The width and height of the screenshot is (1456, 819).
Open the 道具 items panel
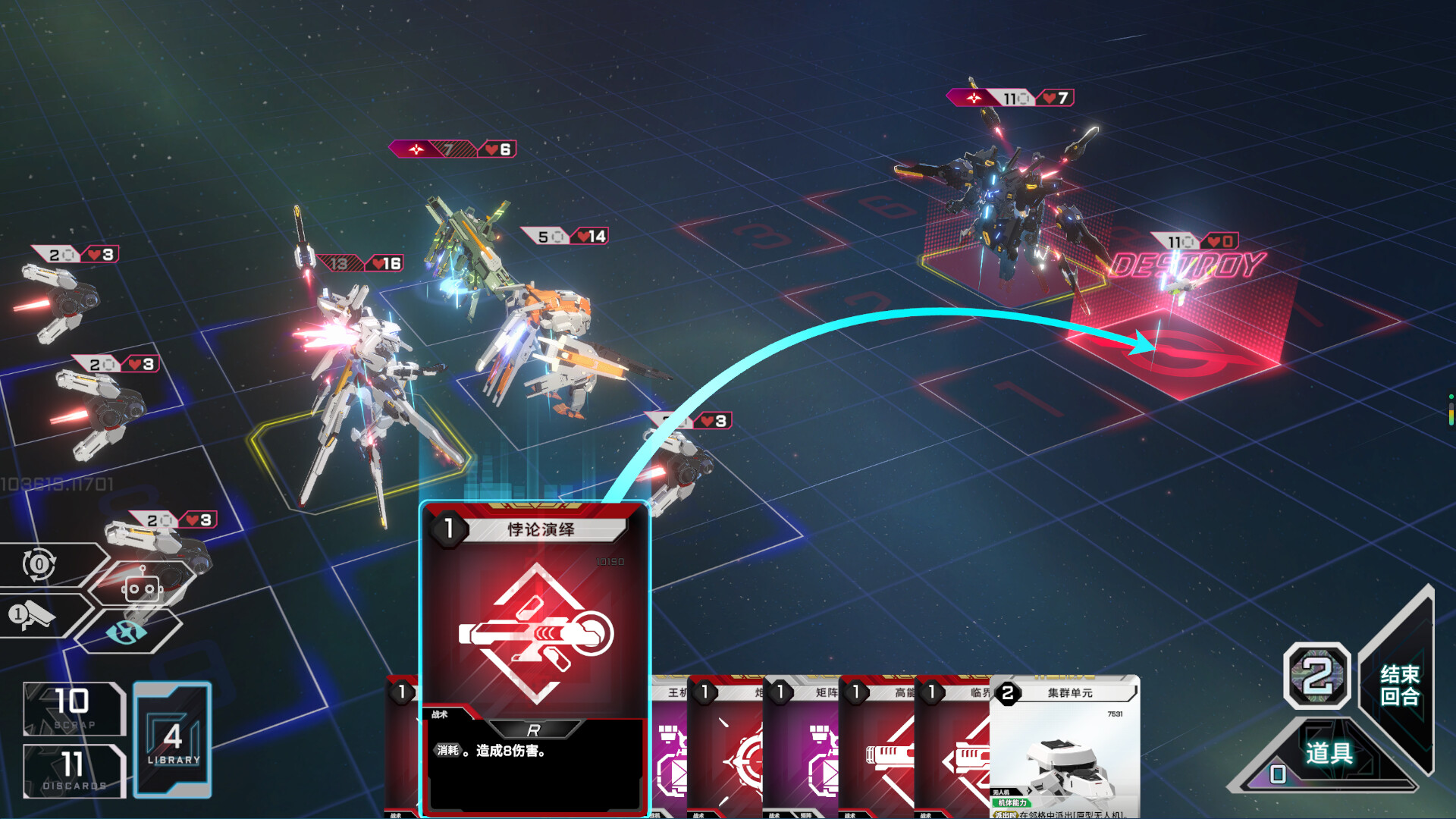click(x=1329, y=753)
